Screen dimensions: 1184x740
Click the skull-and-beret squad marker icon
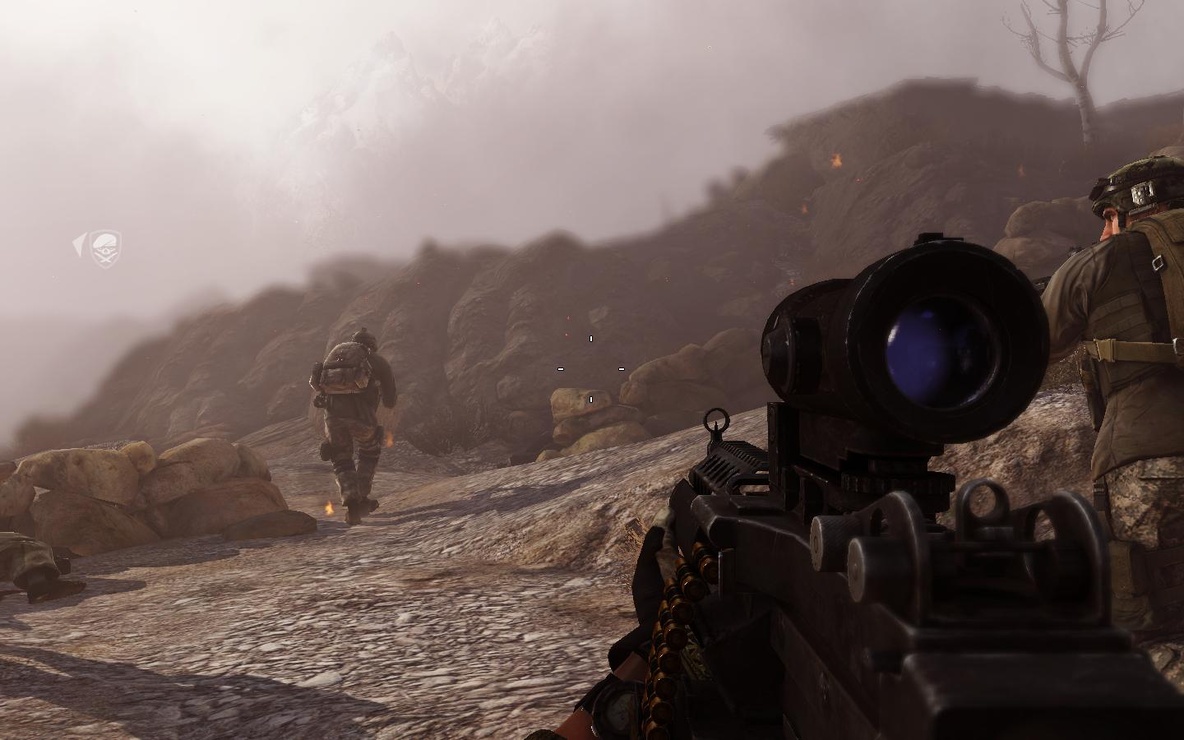pyautogui.click(x=105, y=248)
